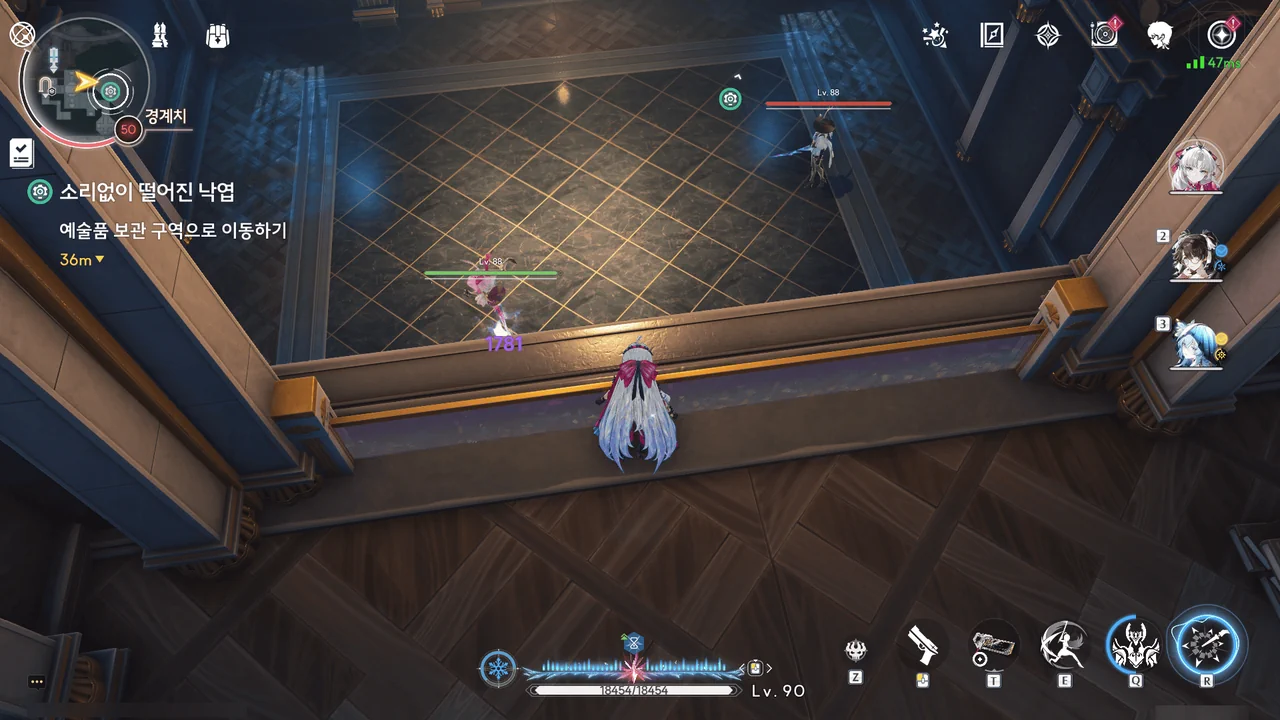Open the events icon with stars
1280x720 pixels.
click(x=935, y=36)
